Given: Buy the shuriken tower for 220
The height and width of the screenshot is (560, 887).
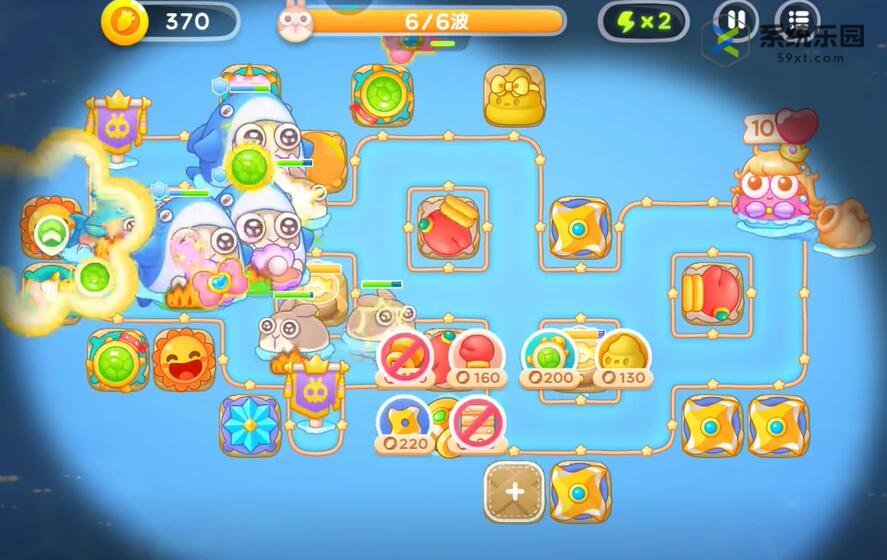Looking at the screenshot, I should [x=404, y=424].
